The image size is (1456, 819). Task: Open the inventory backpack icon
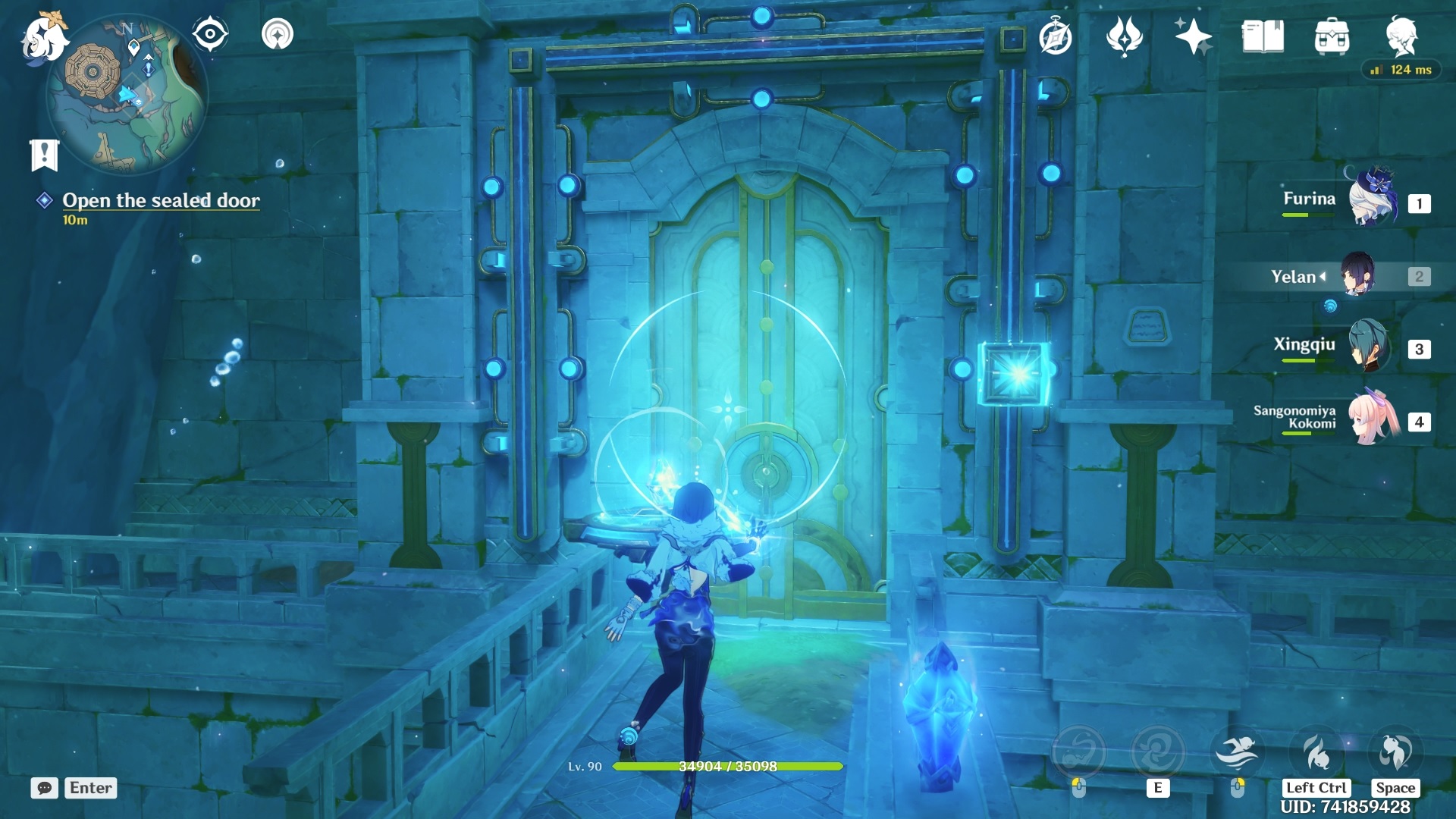[x=1332, y=36]
